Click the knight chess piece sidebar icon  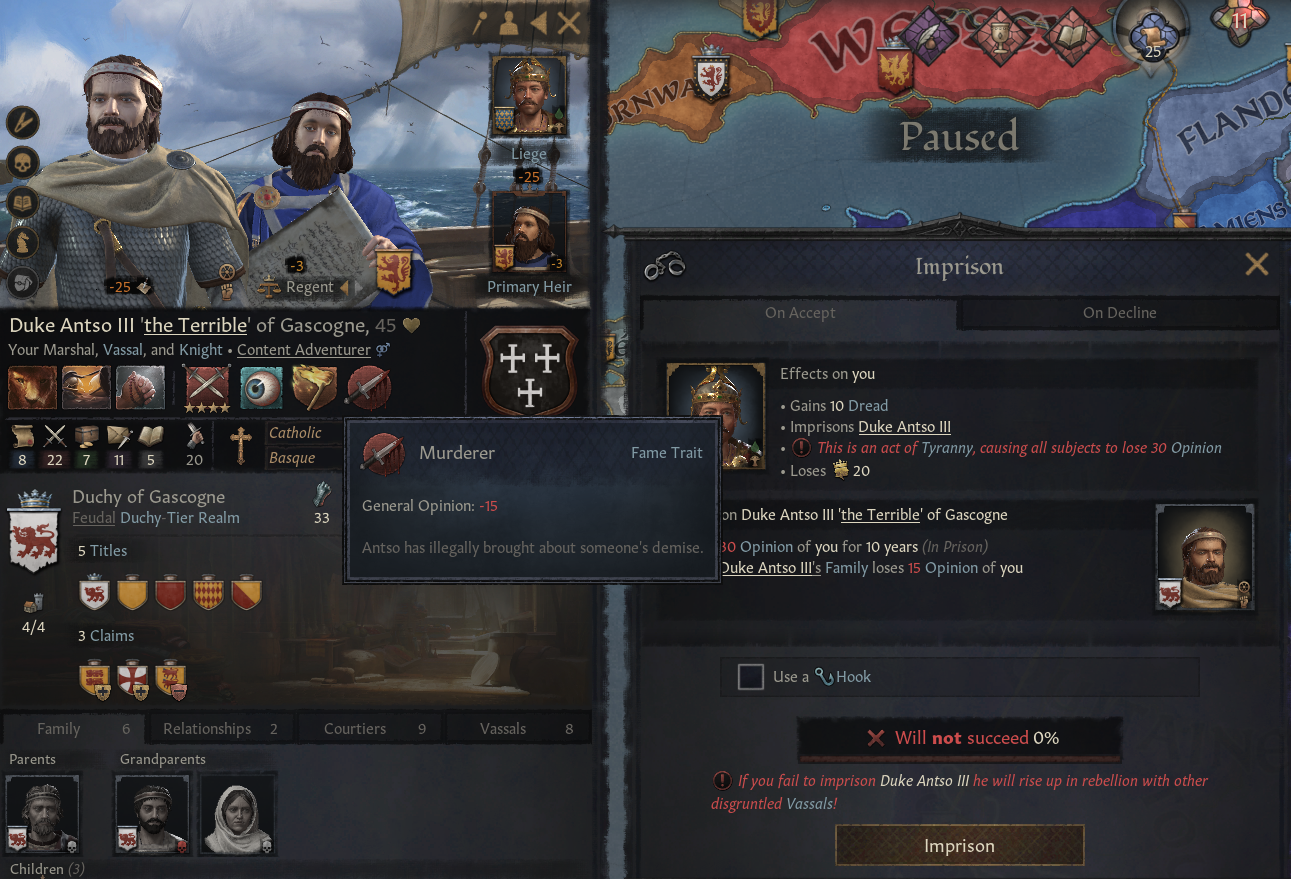point(22,242)
